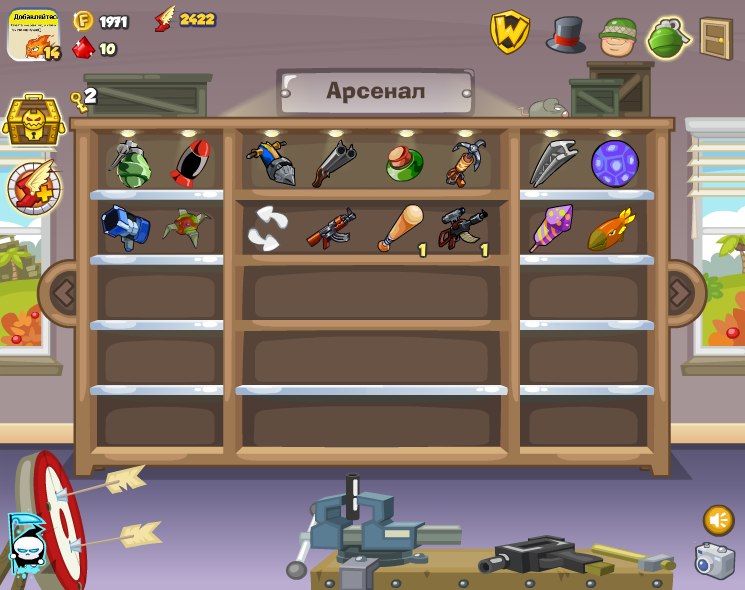This screenshot has width=745, height=590.
Task: Pick the double-barreled shotgun
Action: pyautogui.click(x=333, y=163)
